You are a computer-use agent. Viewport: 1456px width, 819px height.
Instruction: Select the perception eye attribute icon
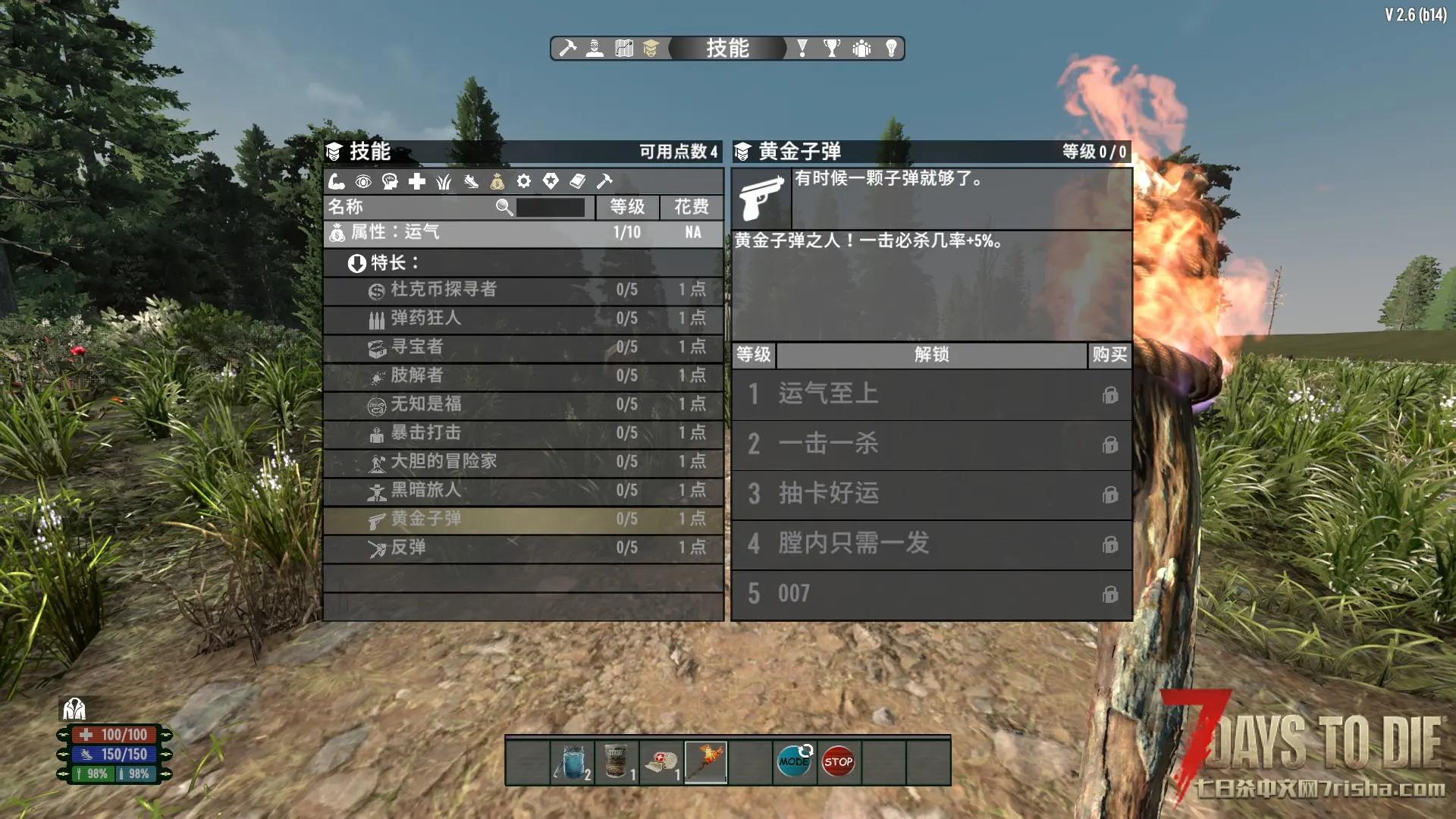point(363,181)
